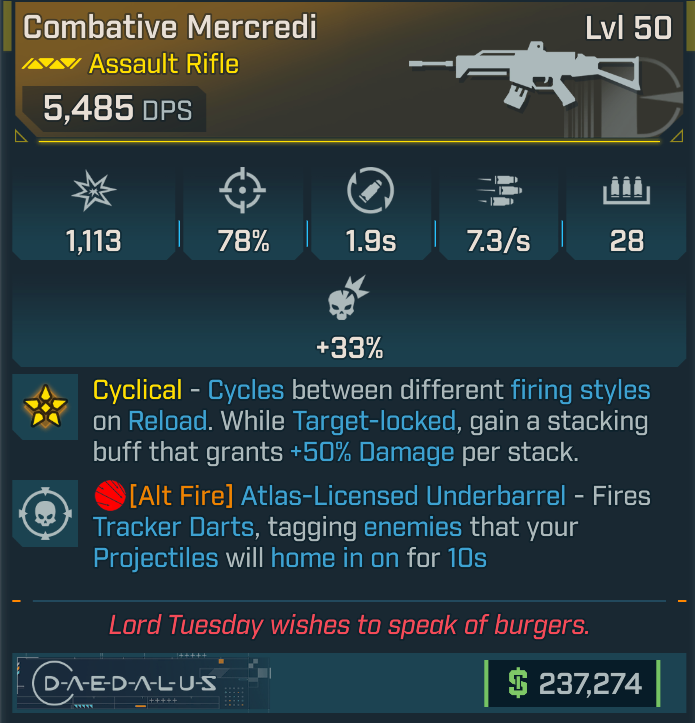
Task: Select the Combative Mercredi weapon name header
Action: pyautogui.click(x=170, y=27)
